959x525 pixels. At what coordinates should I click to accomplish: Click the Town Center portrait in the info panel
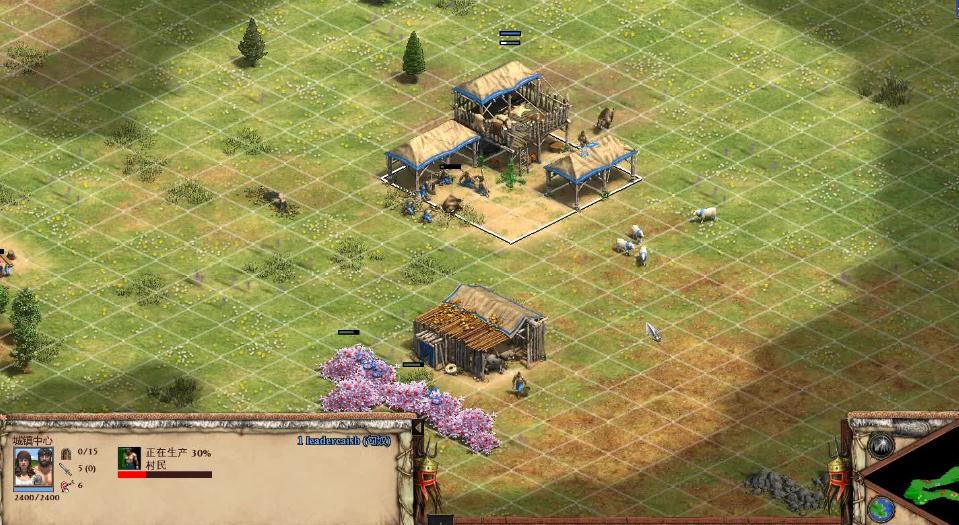pyautogui.click(x=33, y=467)
